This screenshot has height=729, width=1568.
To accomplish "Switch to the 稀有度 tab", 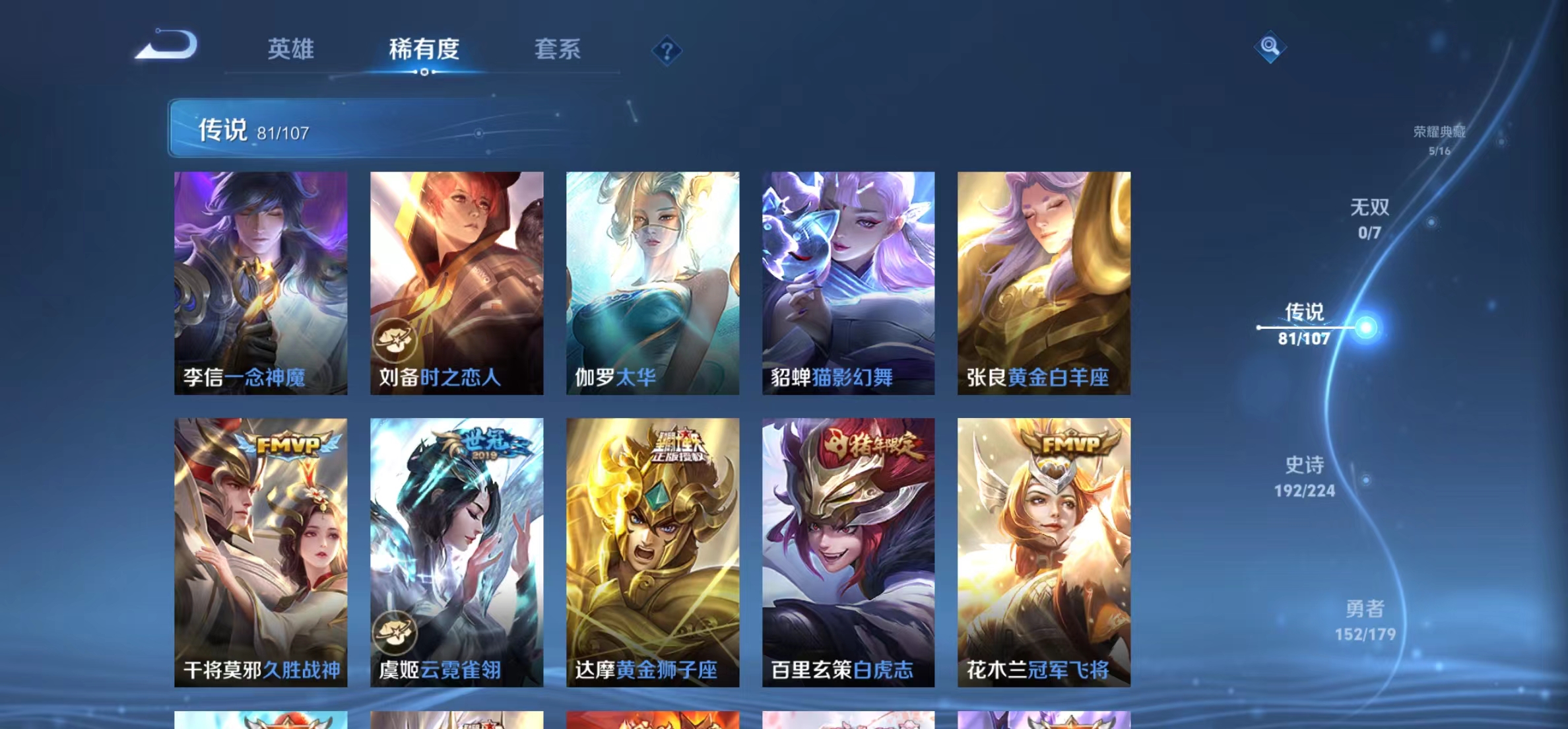I will [x=424, y=48].
